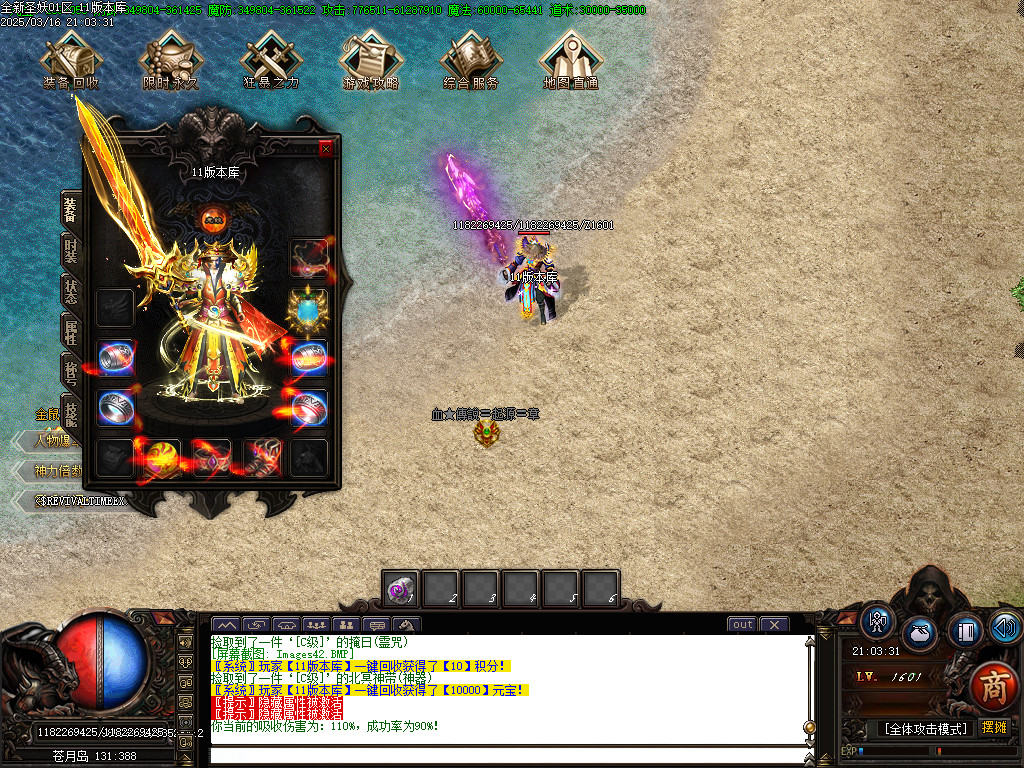1024x768 pixels.
Task: Switch to the 时装 fashion tab
Action: pyautogui.click(x=71, y=250)
